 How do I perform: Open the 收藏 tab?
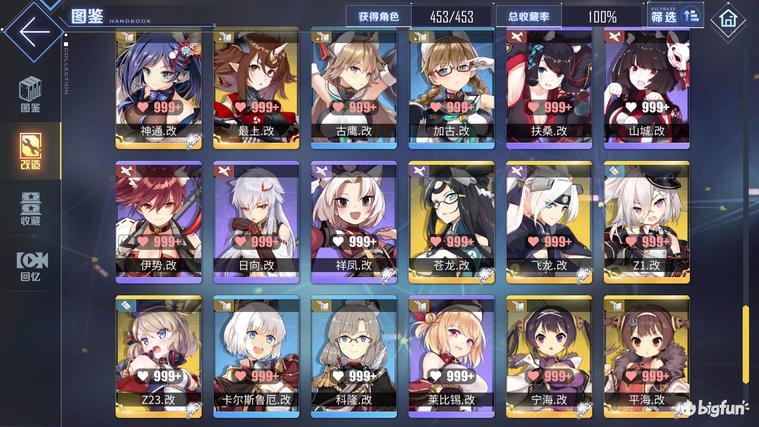(30, 207)
